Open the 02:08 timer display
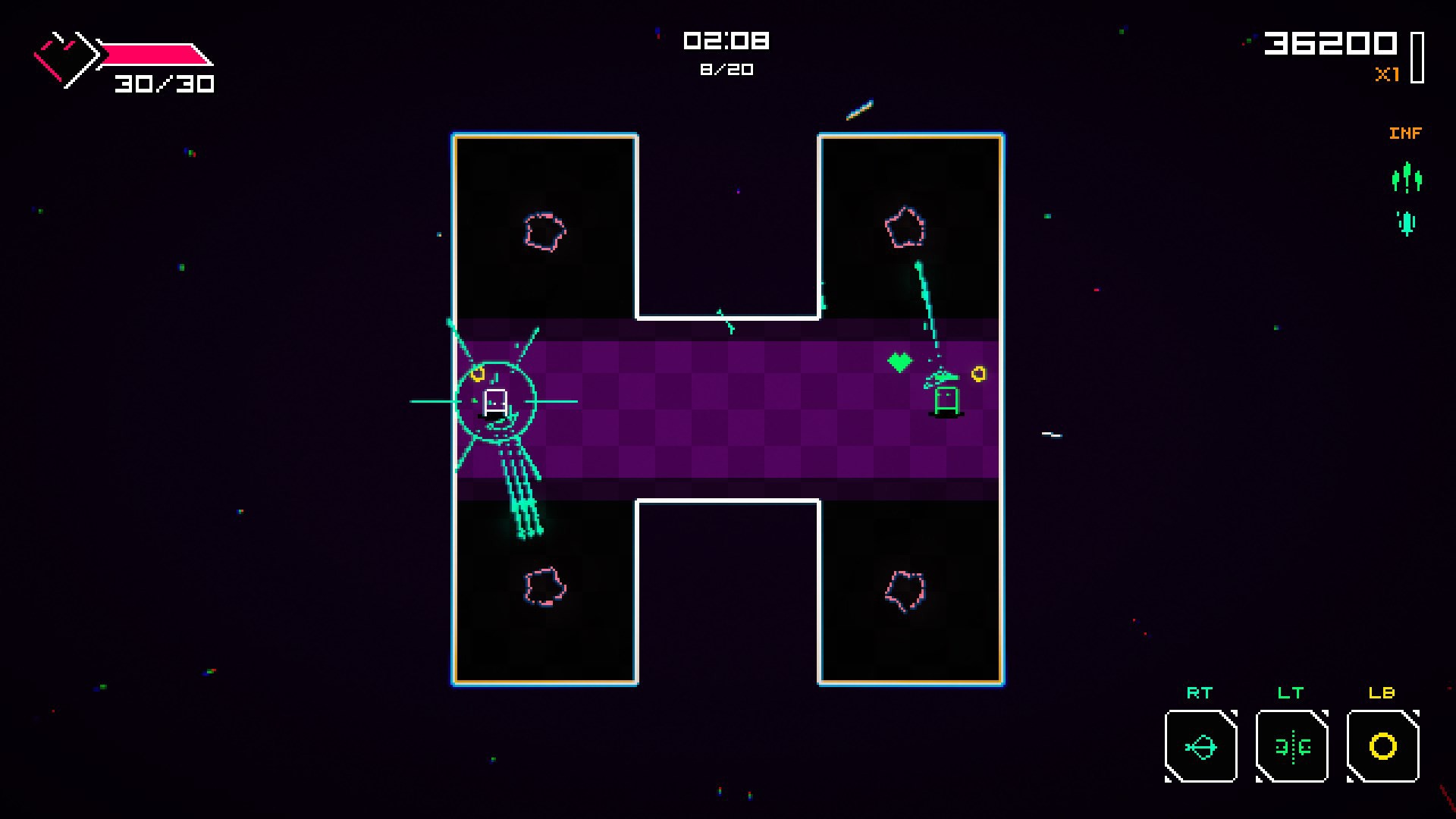The image size is (1456, 819). [x=726, y=41]
